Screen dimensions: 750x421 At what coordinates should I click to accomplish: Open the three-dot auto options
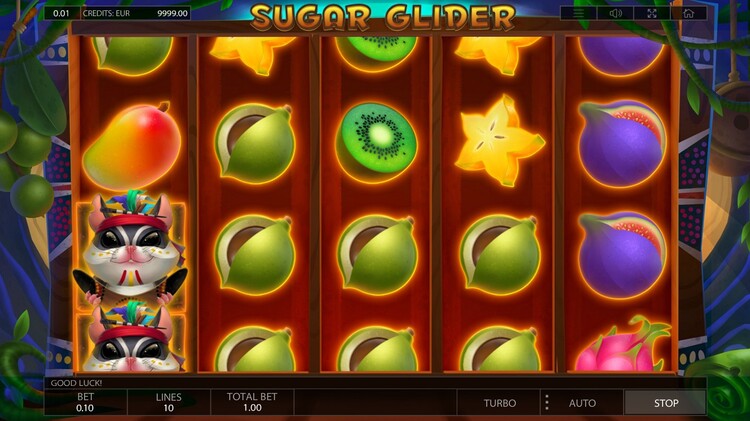point(546,403)
